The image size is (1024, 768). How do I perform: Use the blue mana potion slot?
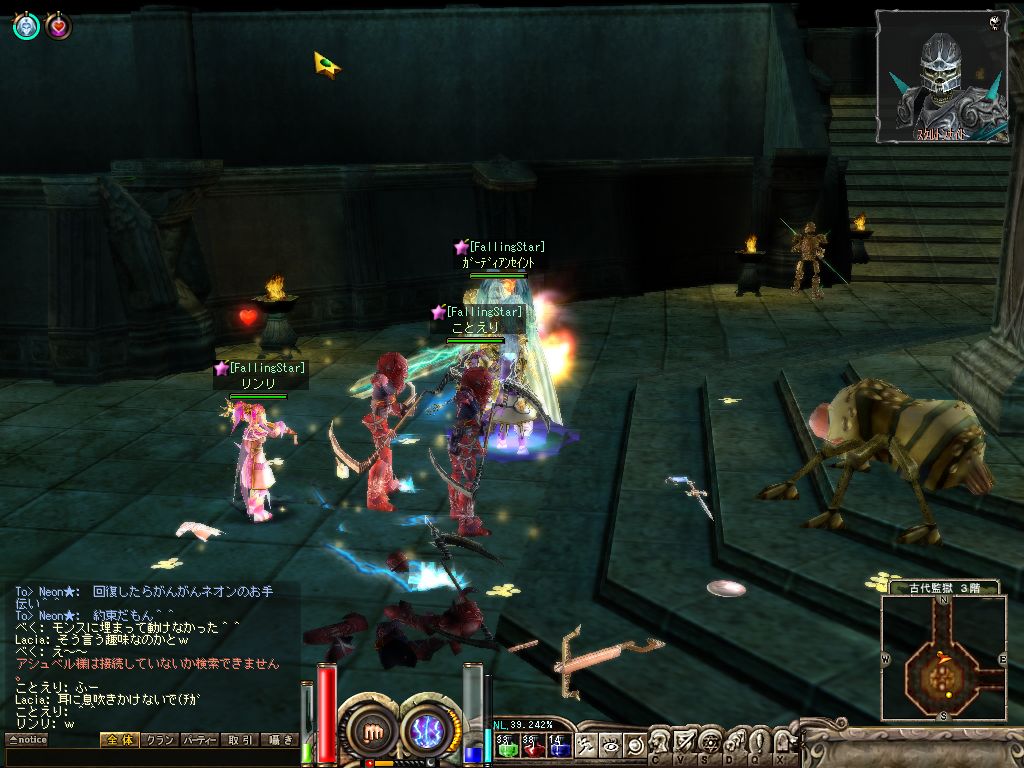click(x=559, y=743)
